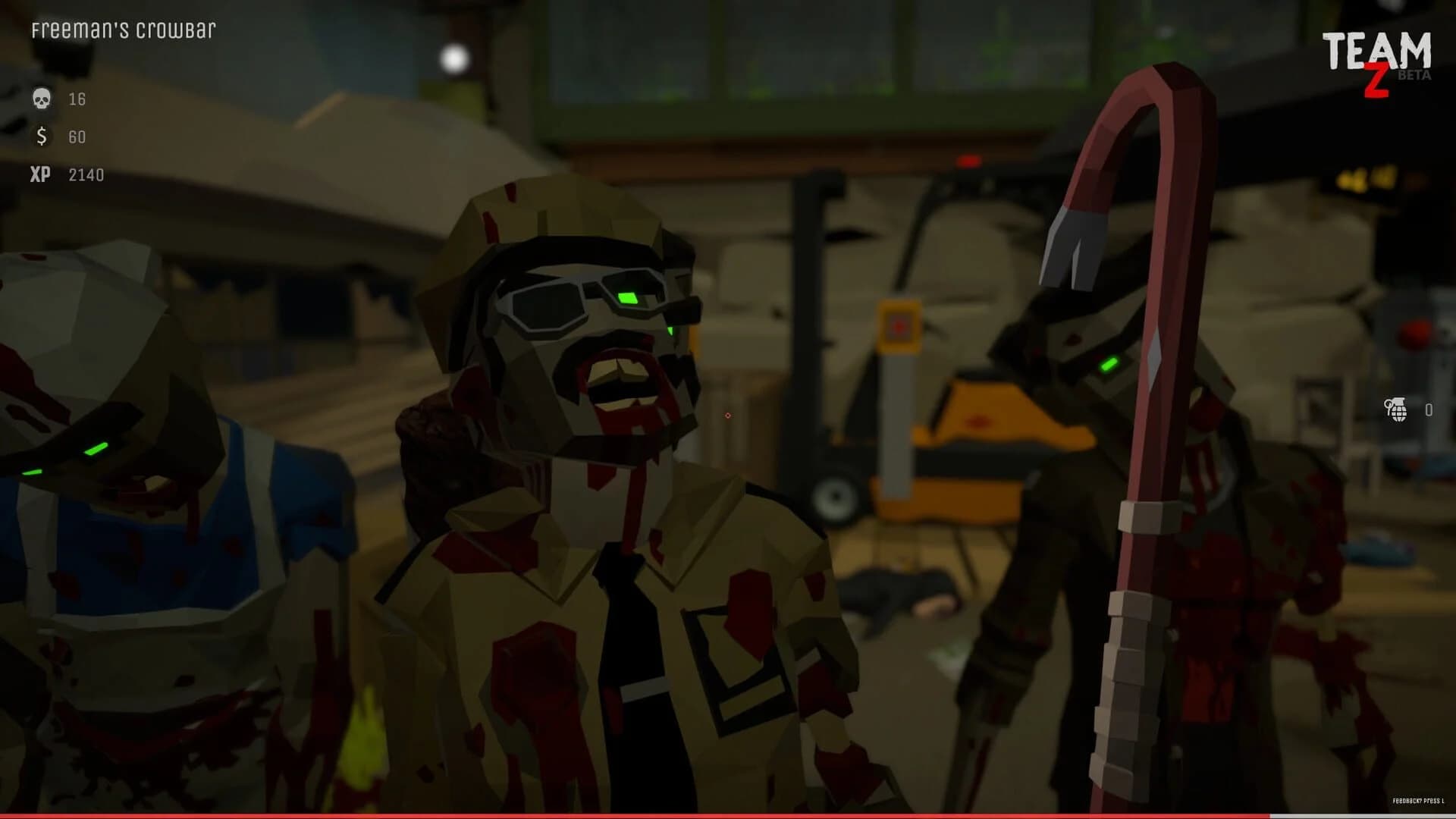
Task: Click the skull kill counter icon
Action: coord(42,99)
